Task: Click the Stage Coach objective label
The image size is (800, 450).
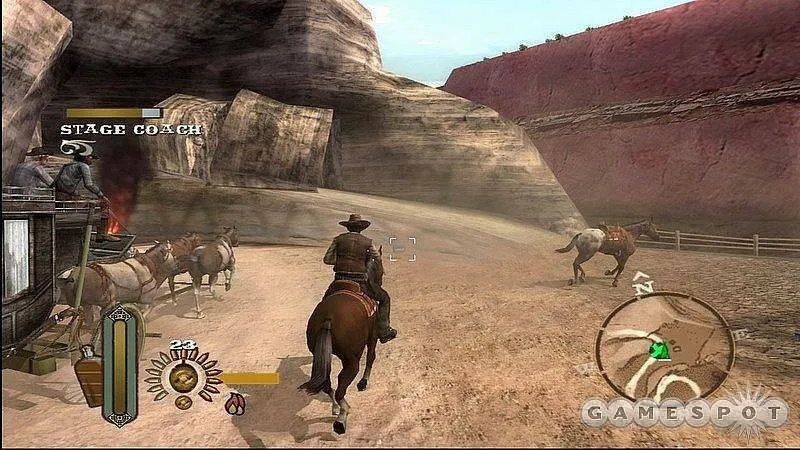Action: (x=130, y=130)
